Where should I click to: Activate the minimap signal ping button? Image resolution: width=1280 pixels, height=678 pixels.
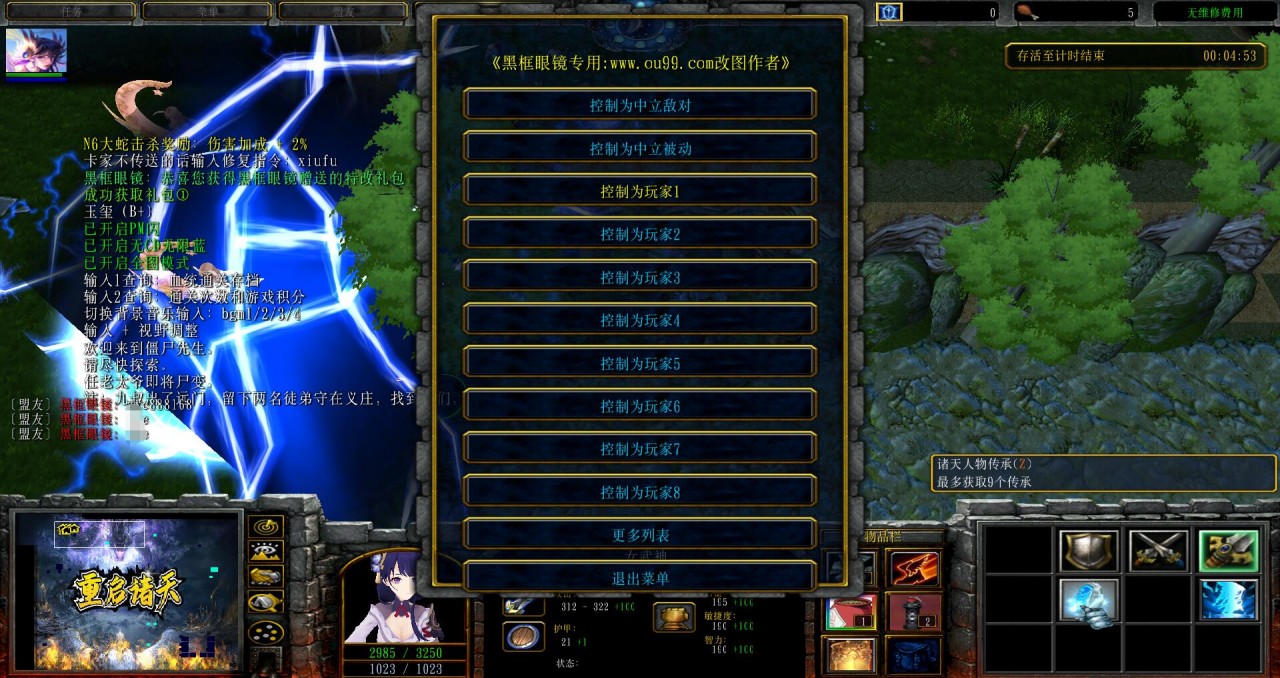265,526
